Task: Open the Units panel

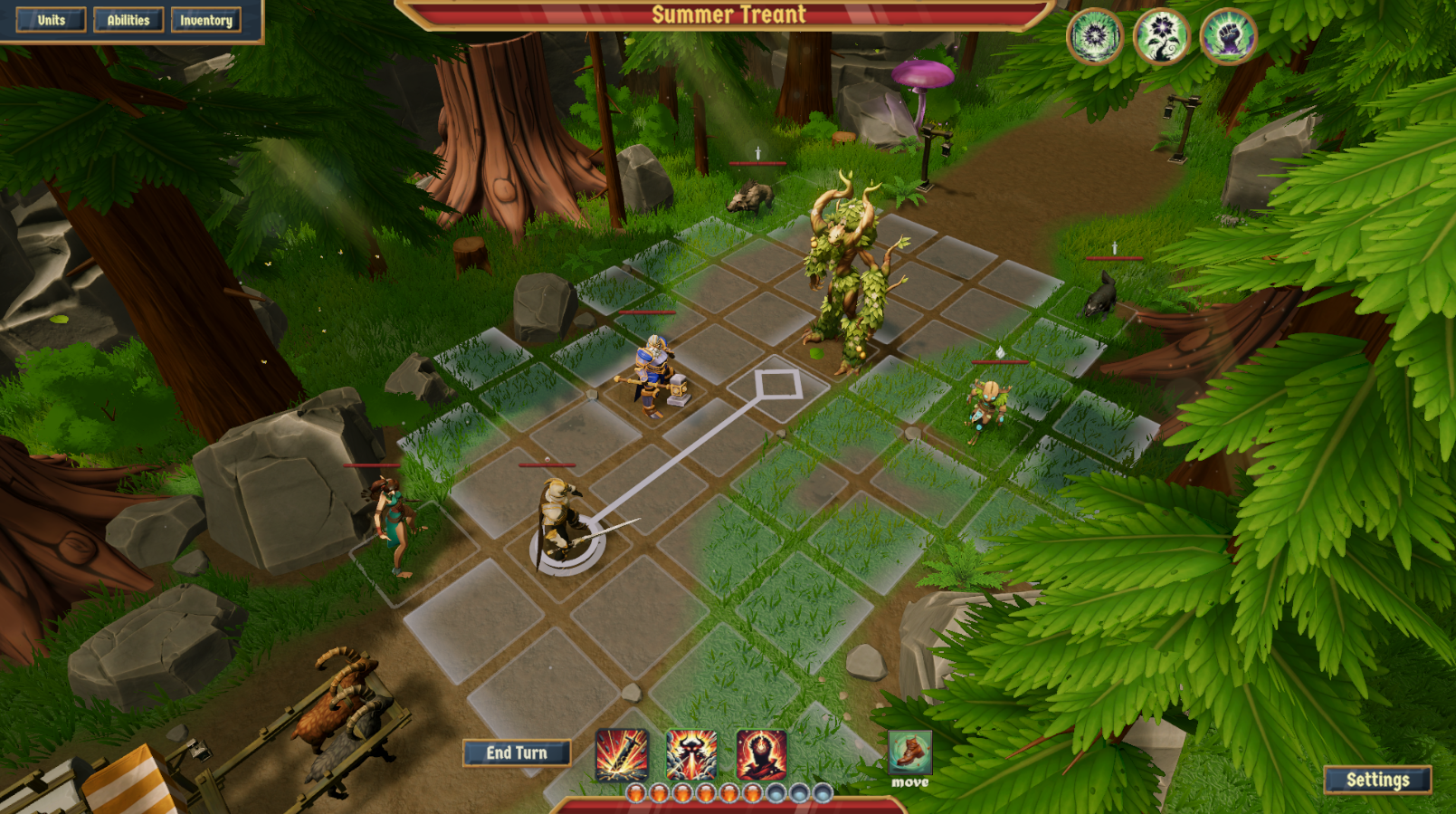Action: point(51,20)
